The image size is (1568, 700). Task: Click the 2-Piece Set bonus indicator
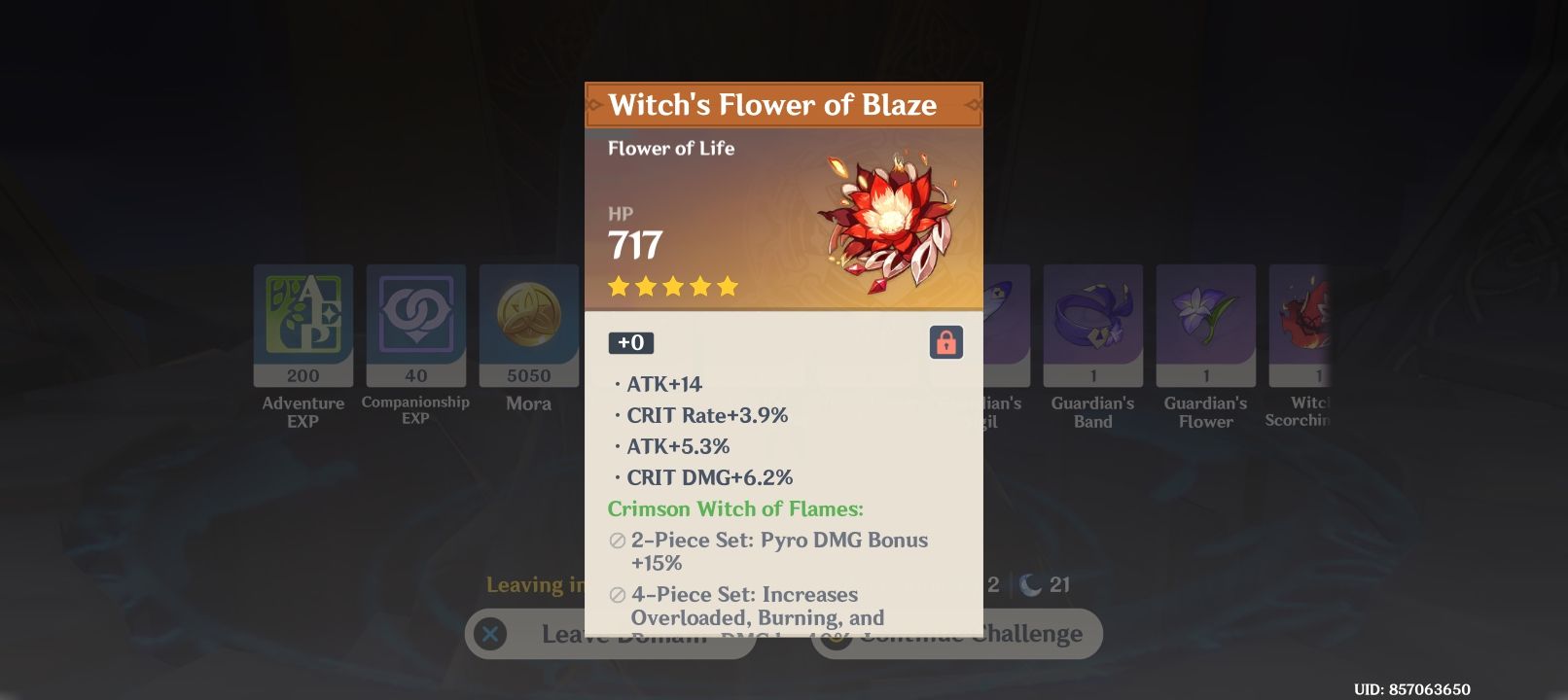[x=616, y=540]
